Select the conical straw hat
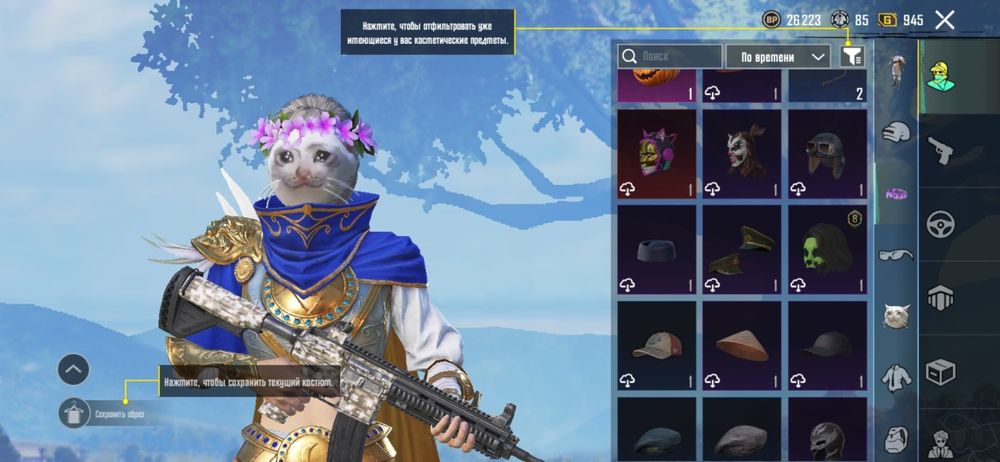Screen dimensions: 1000x462 [x=741, y=344]
